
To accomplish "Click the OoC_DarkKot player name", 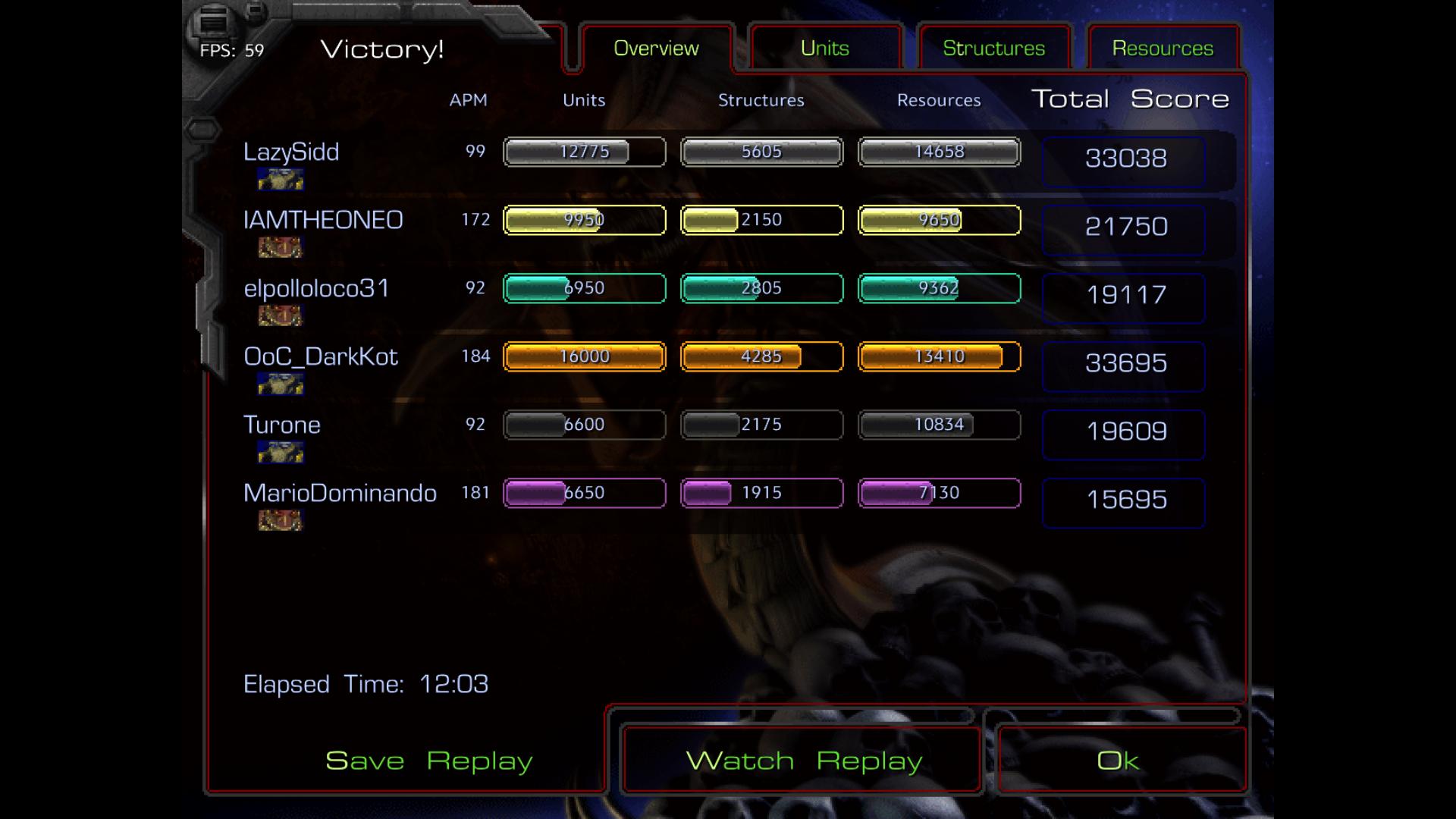I will coord(321,356).
